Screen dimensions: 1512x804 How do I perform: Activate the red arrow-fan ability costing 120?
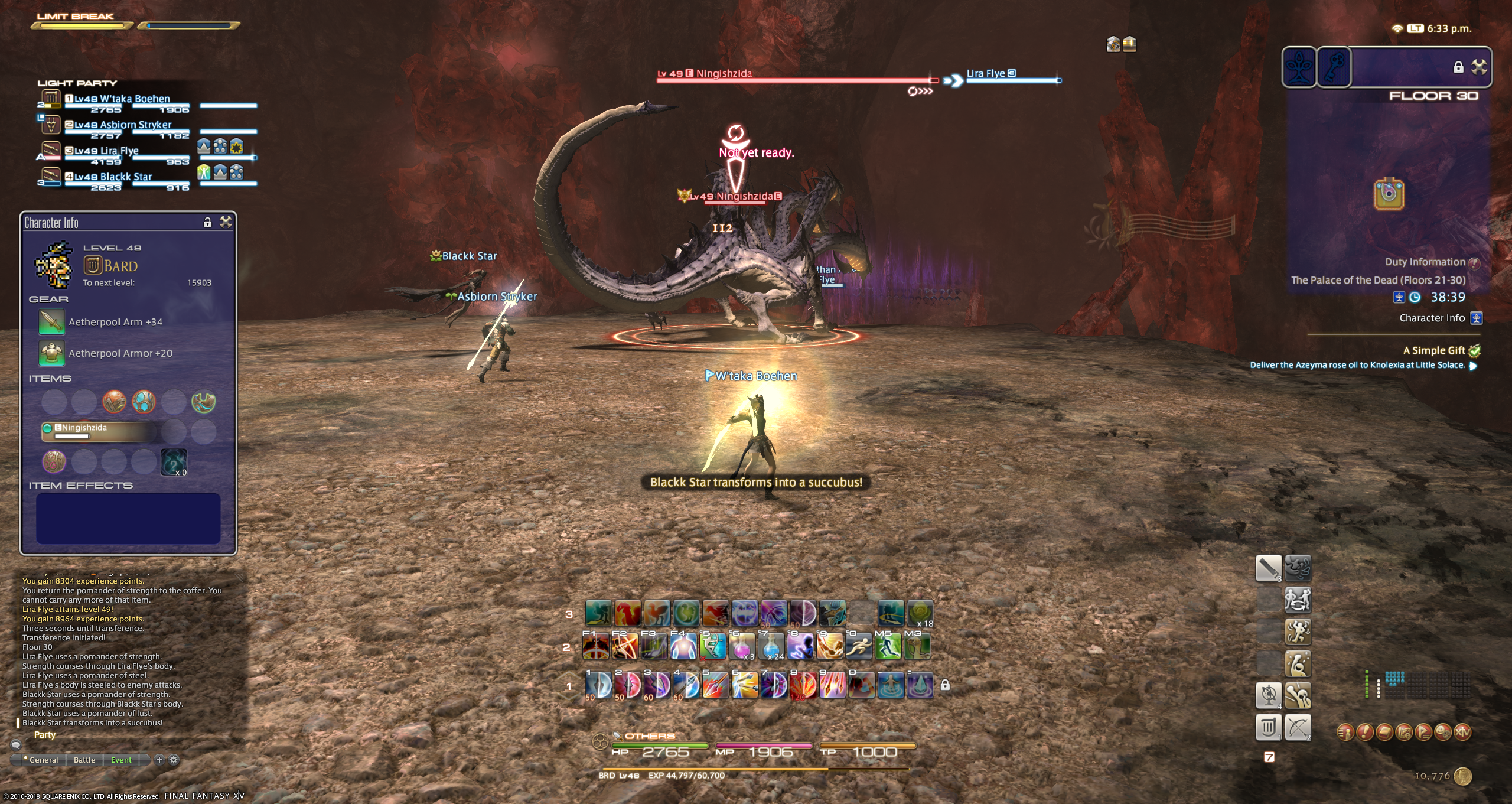803,686
